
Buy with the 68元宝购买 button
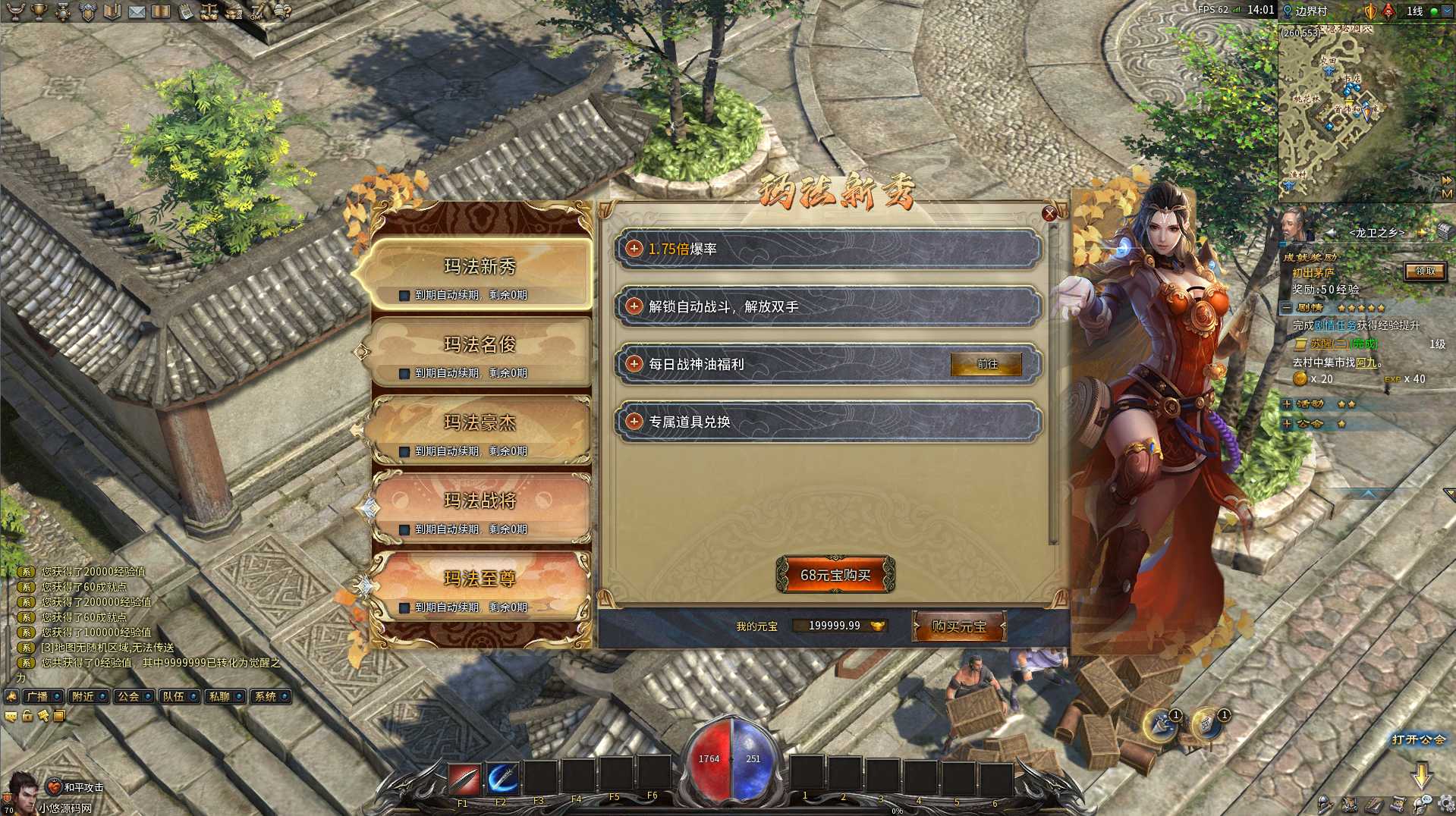coord(835,576)
